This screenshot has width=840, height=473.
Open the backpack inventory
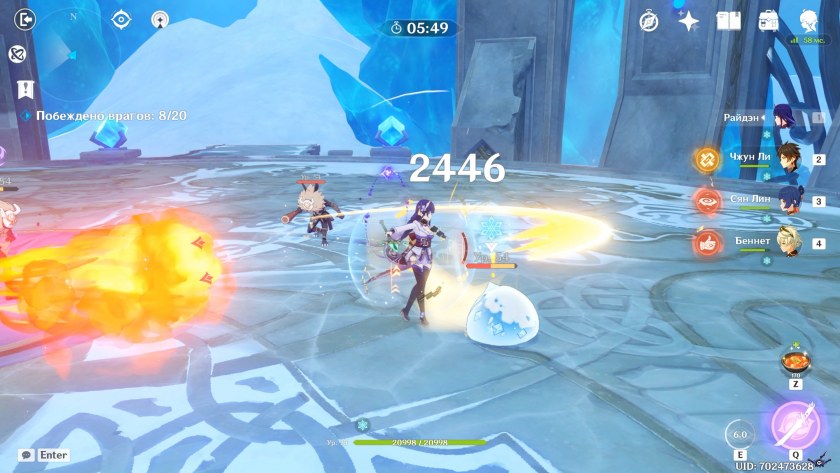[x=768, y=20]
